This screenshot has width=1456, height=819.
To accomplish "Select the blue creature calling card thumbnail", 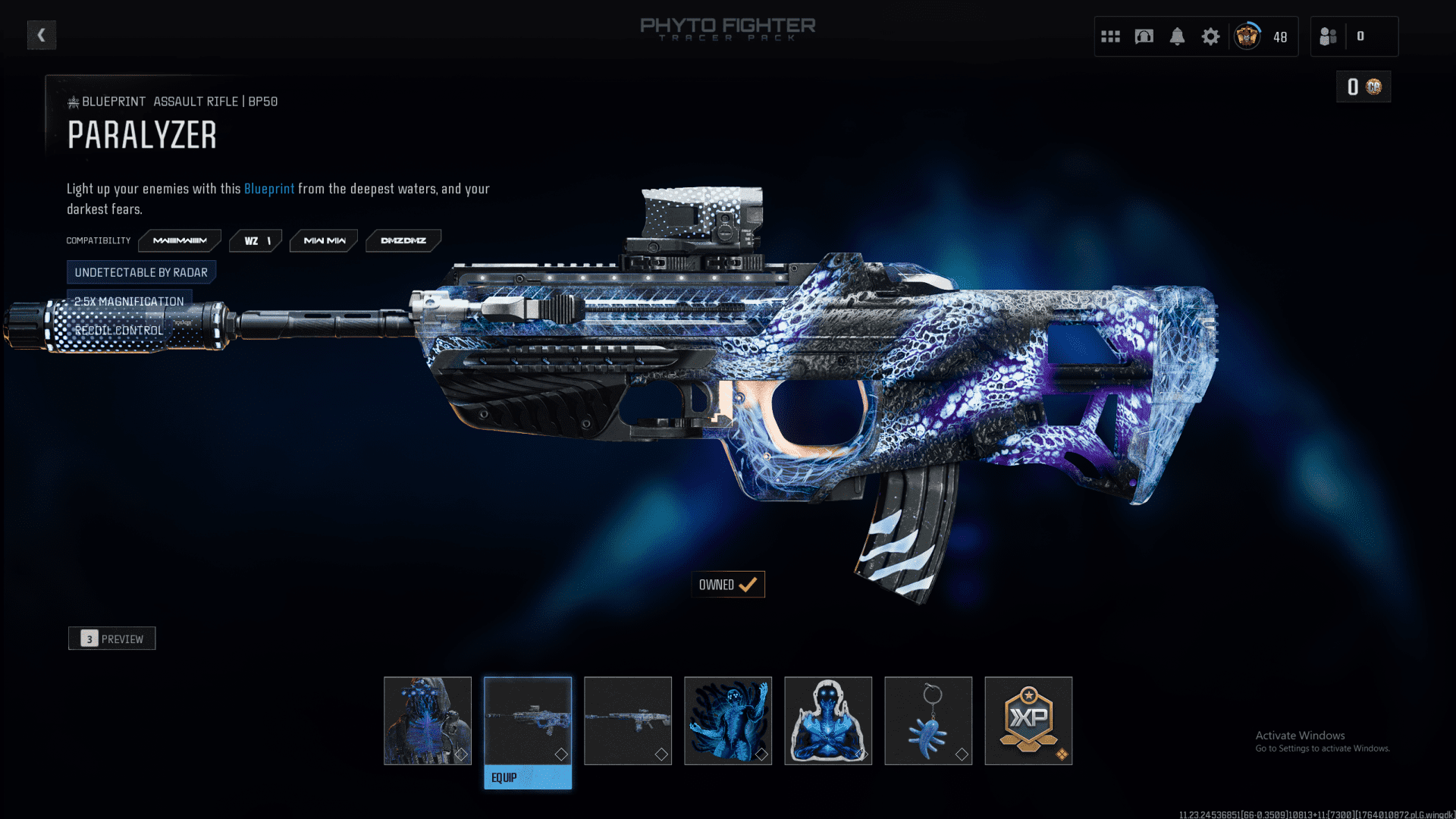I will [x=728, y=720].
